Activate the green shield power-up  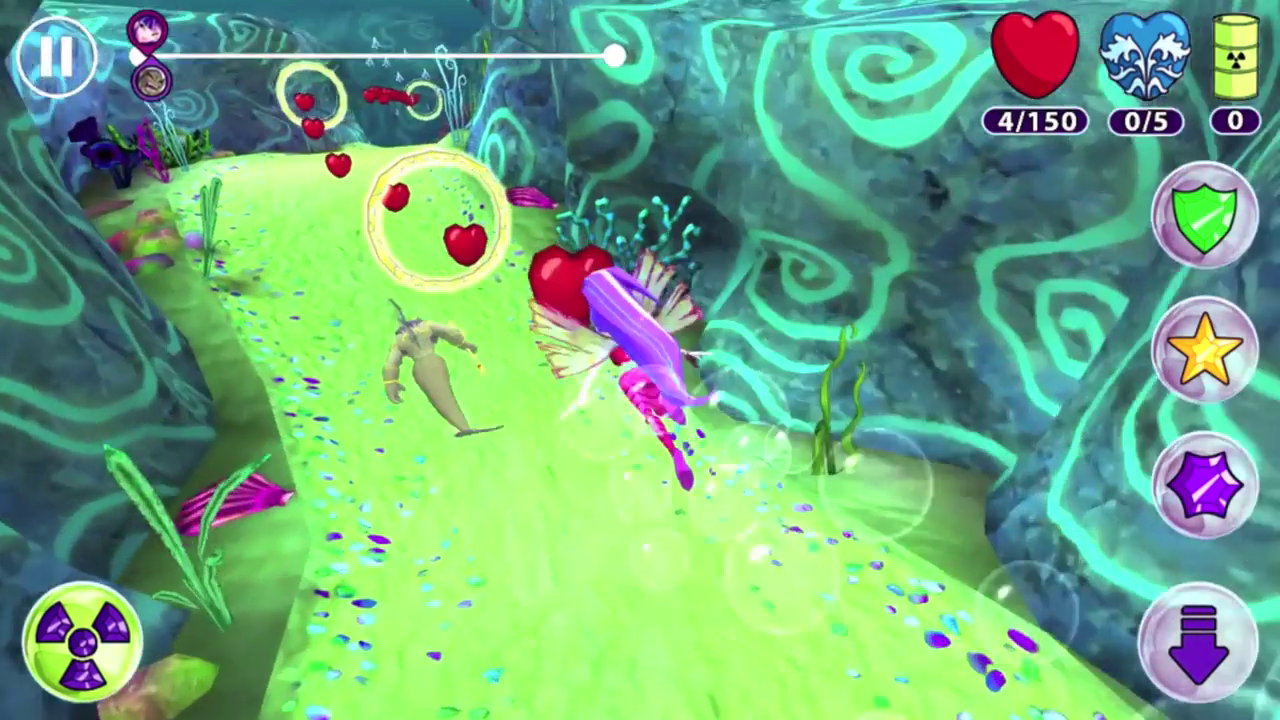pyautogui.click(x=1204, y=215)
